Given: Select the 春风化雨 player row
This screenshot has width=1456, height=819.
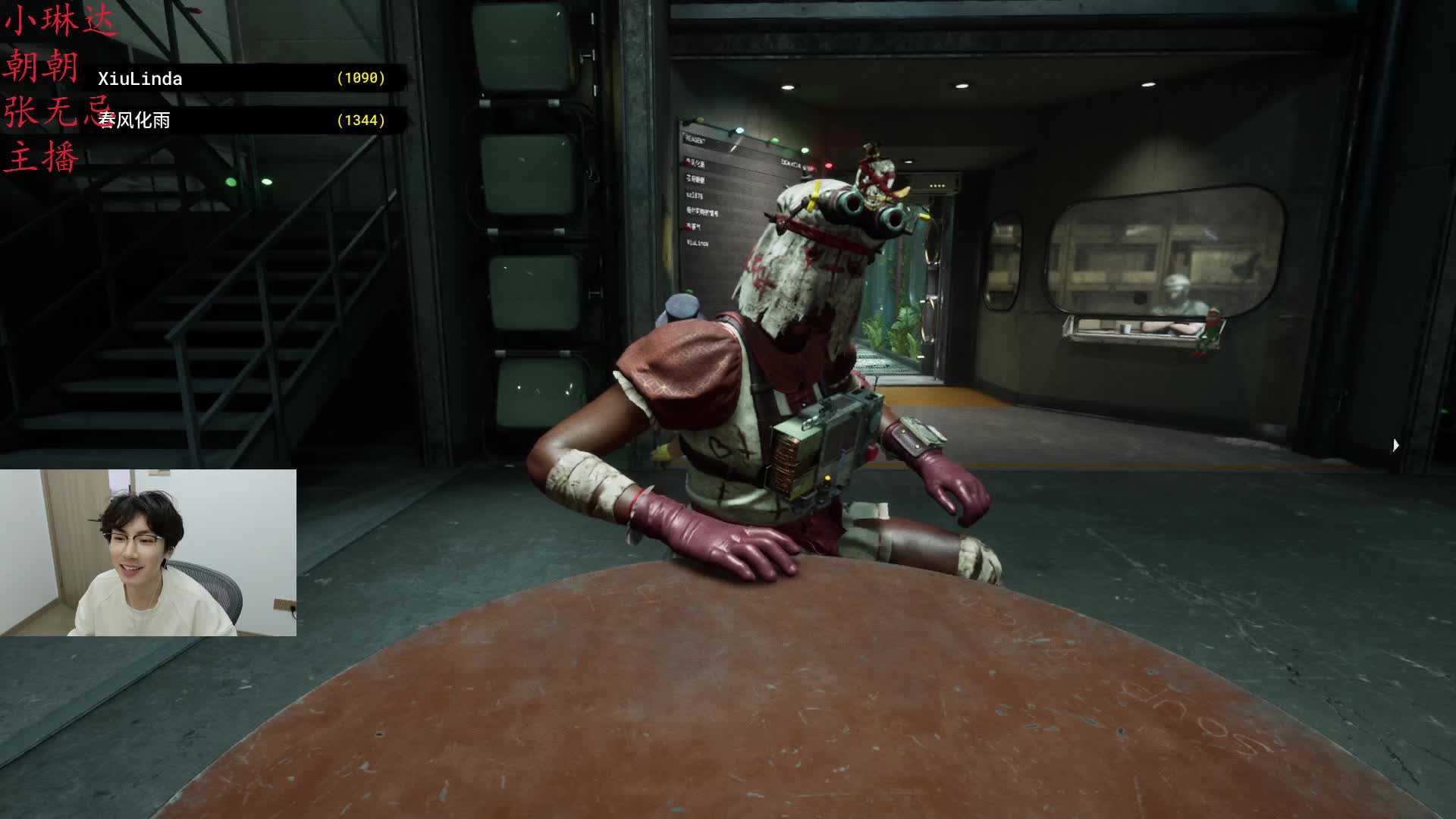Looking at the screenshot, I should pos(243,121).
